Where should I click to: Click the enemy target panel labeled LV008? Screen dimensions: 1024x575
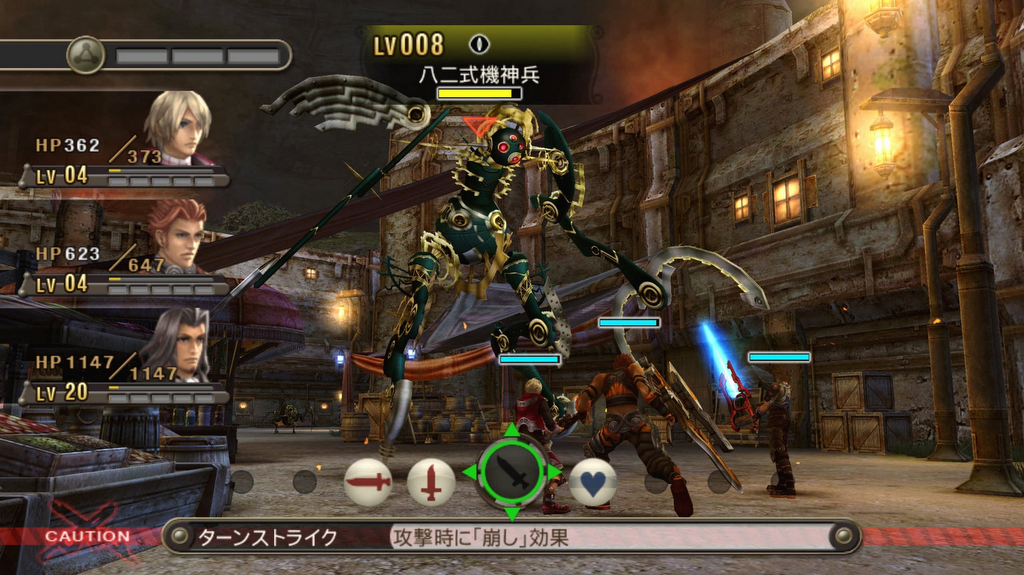(x=480, y=62)
